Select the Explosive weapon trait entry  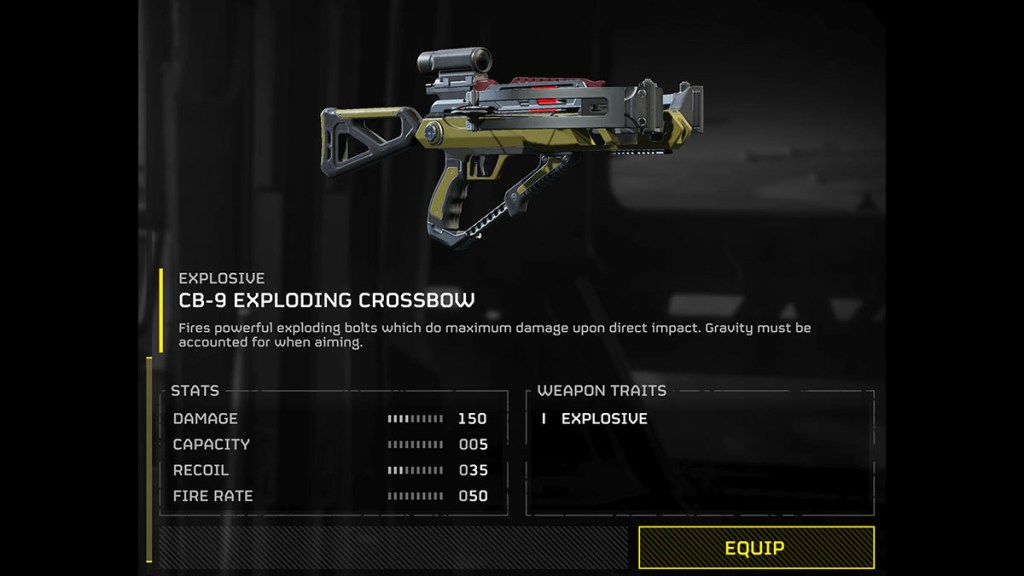point(603,419)
